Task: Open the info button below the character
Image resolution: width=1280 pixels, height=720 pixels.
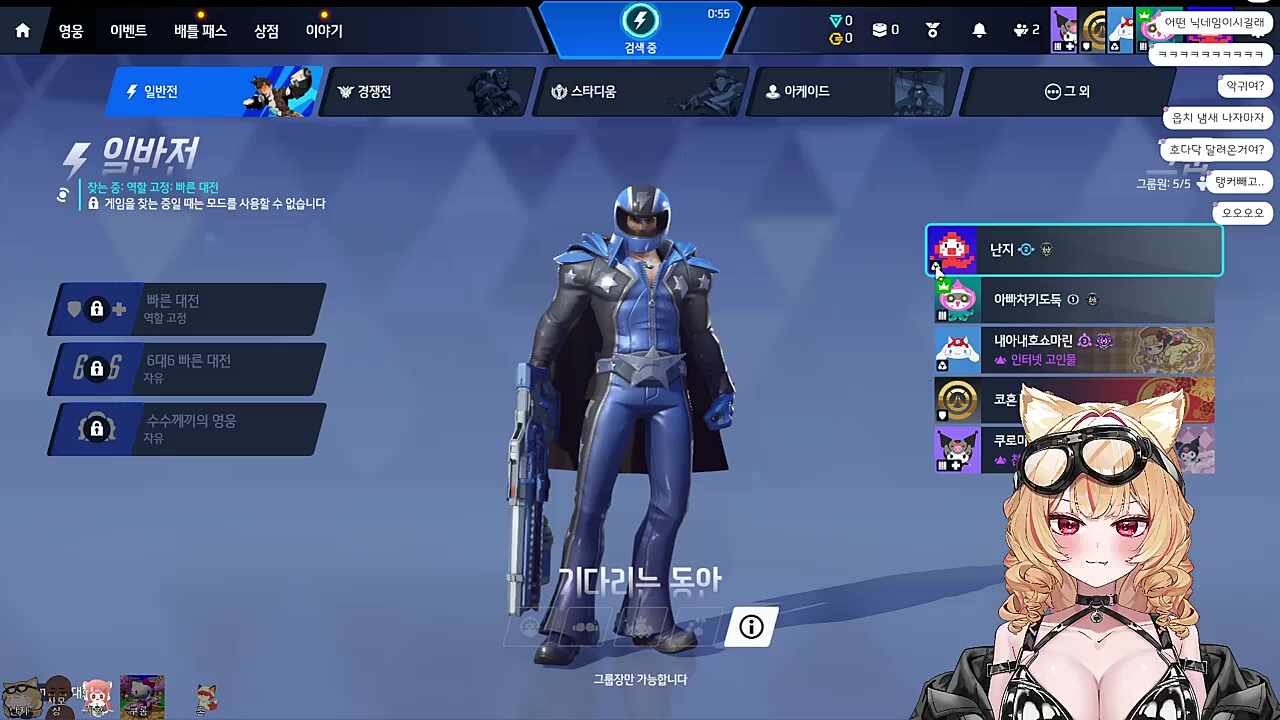Action: pos(749,627)
